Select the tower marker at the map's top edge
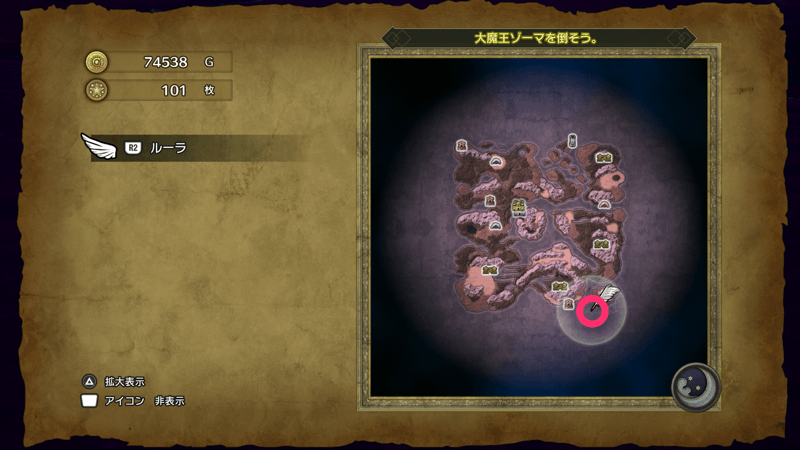 (572, 141)
